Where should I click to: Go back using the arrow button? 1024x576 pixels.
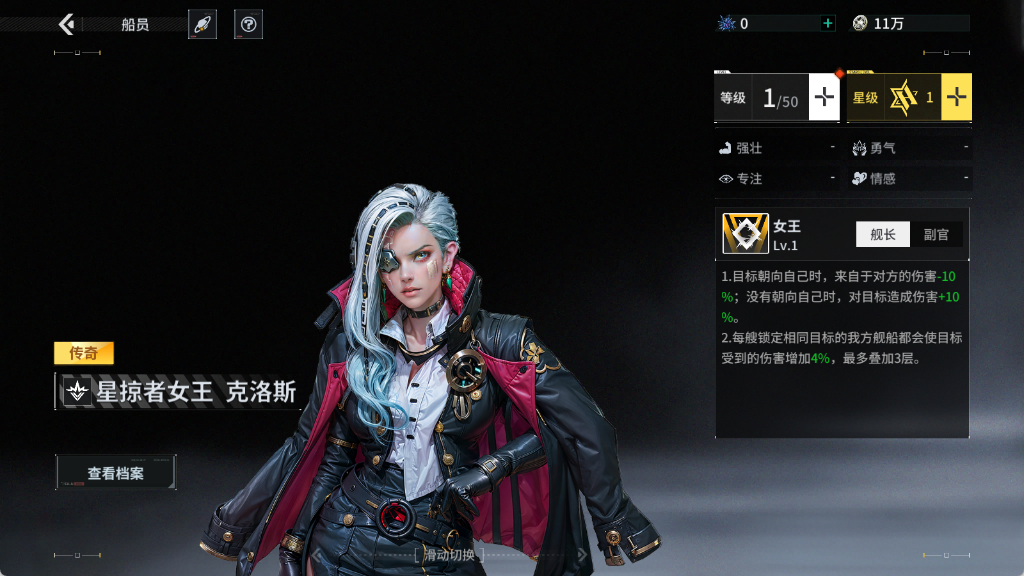(x=67, y=24)
